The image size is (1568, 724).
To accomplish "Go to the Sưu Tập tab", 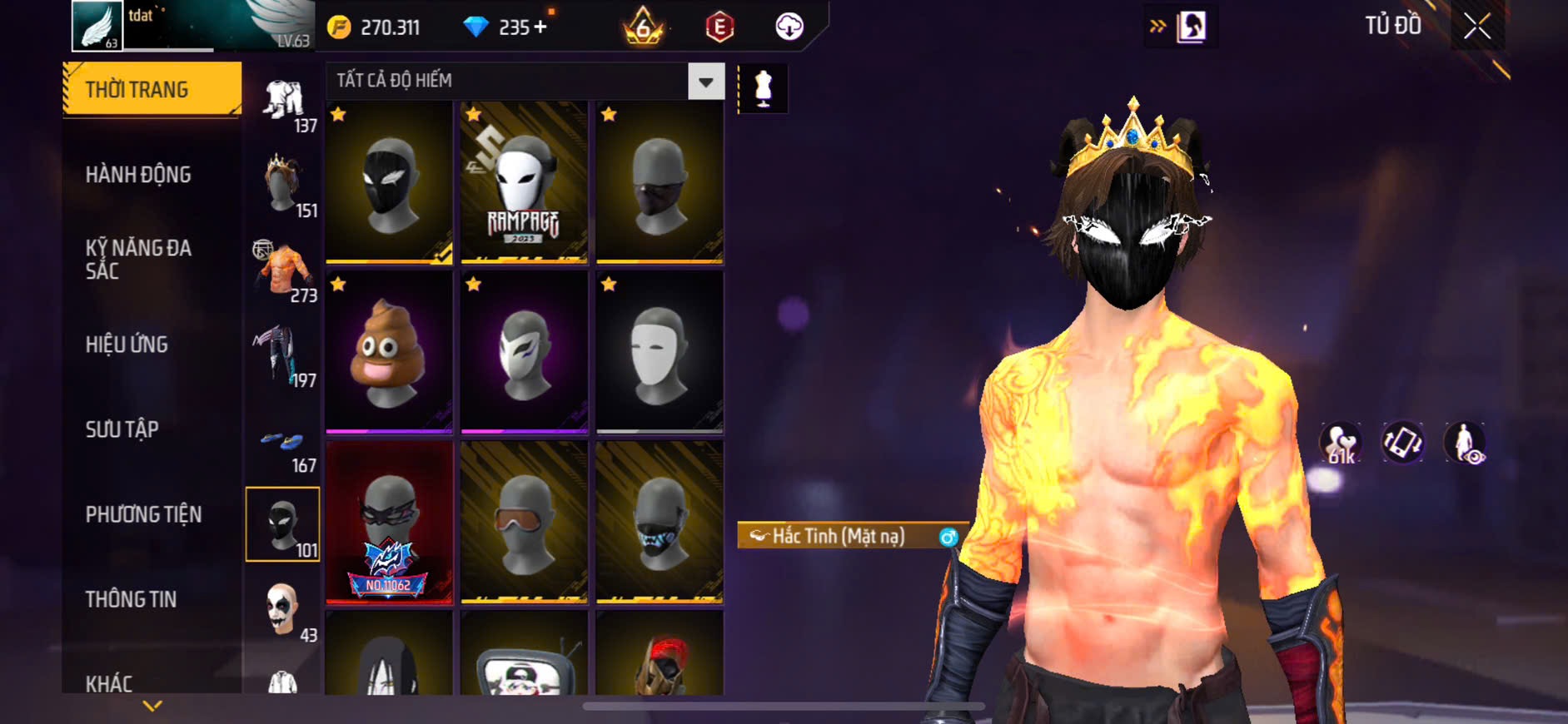I will (x=122, y=429).
